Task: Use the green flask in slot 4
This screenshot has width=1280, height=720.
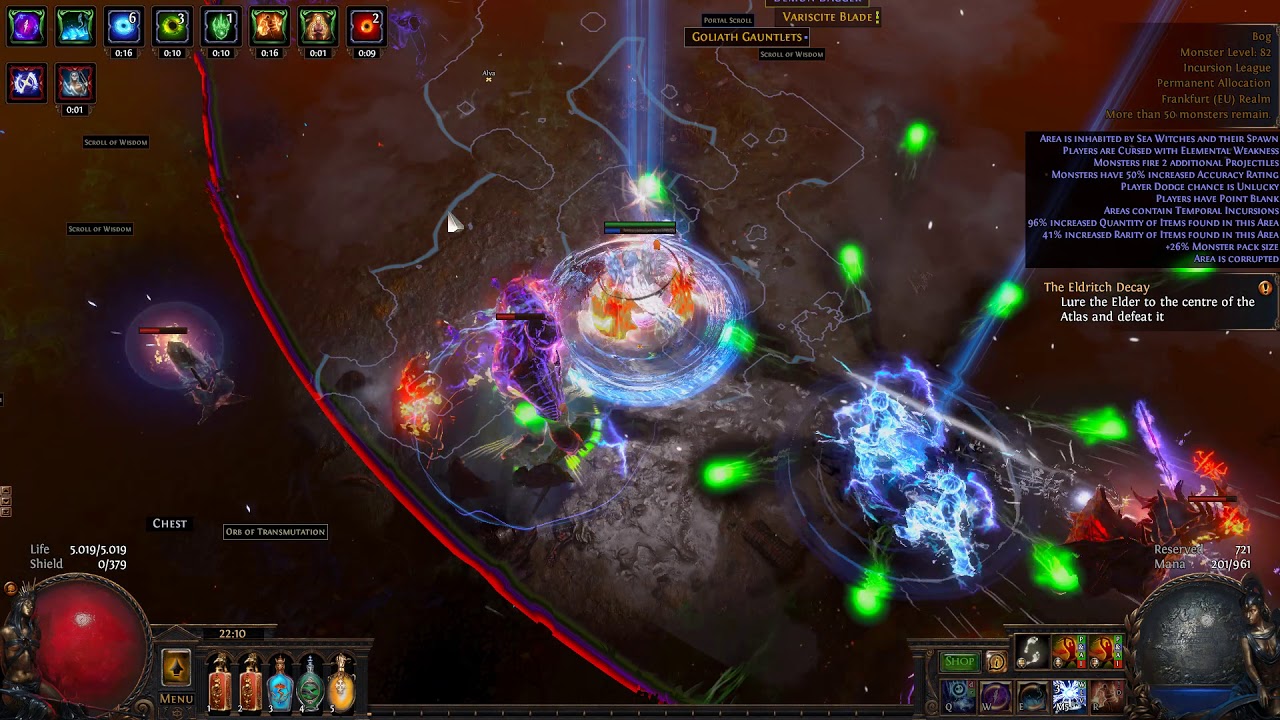Action: tap(311, 682)
